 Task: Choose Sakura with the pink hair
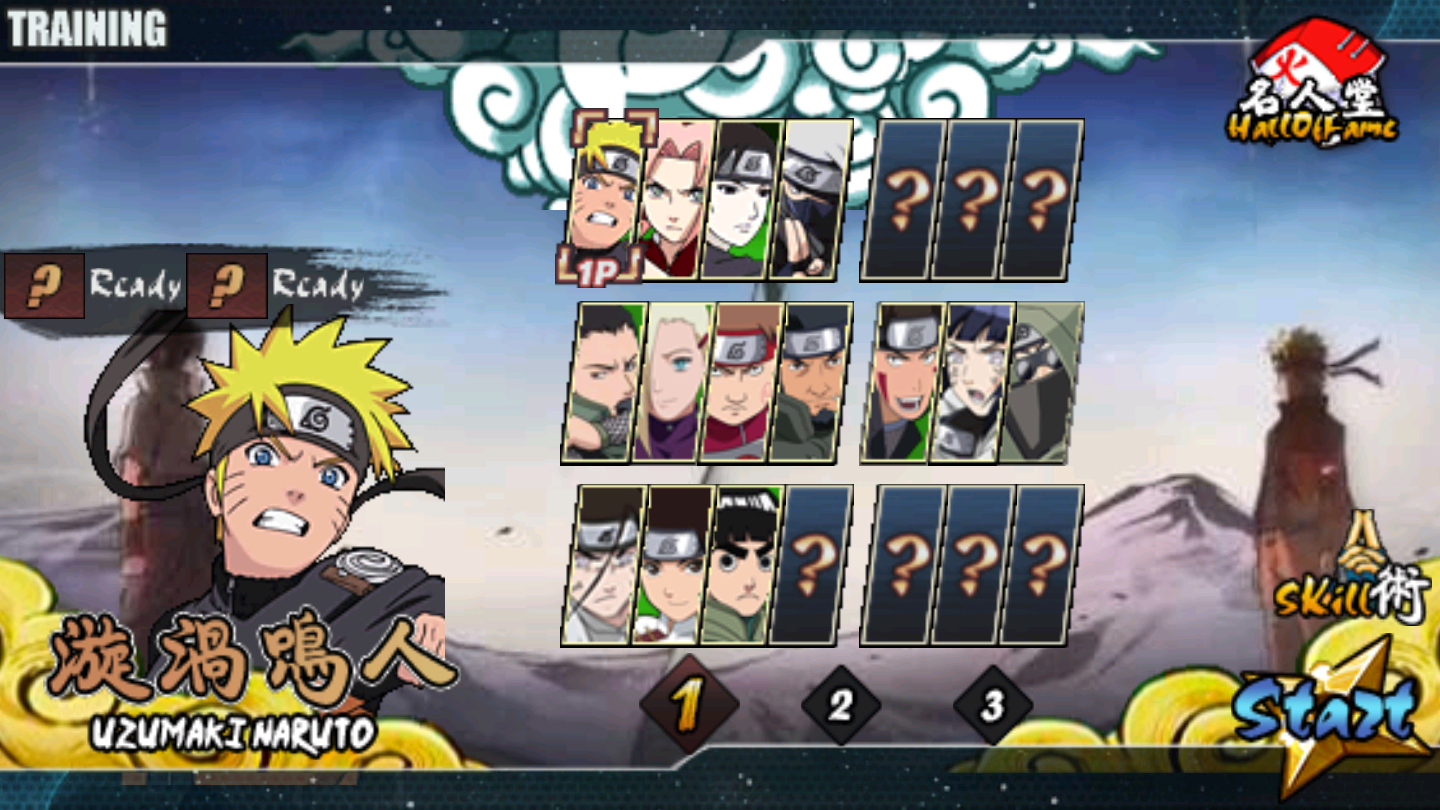(673, 199)
